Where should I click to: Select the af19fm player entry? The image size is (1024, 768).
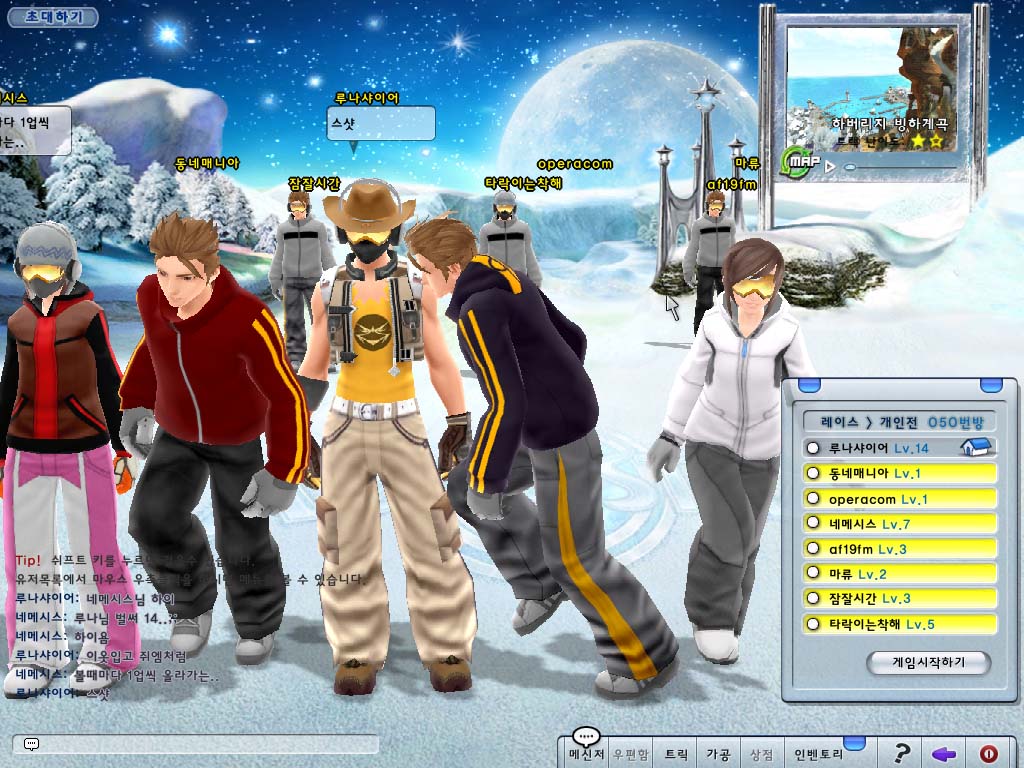pyautogui.click(x=899, y=549)
